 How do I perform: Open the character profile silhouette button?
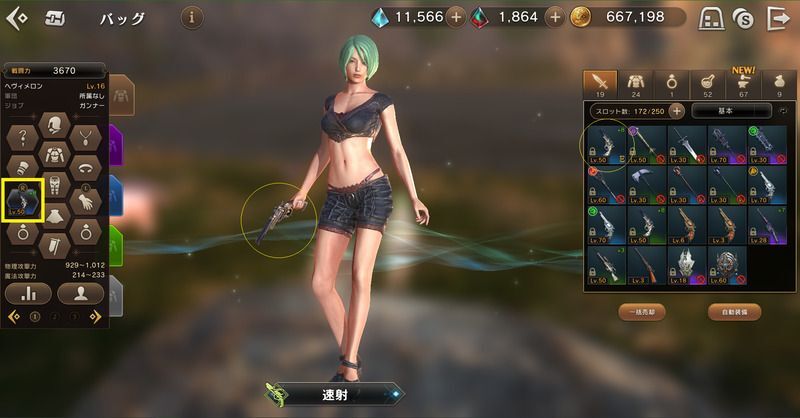(x=80, y=294)
